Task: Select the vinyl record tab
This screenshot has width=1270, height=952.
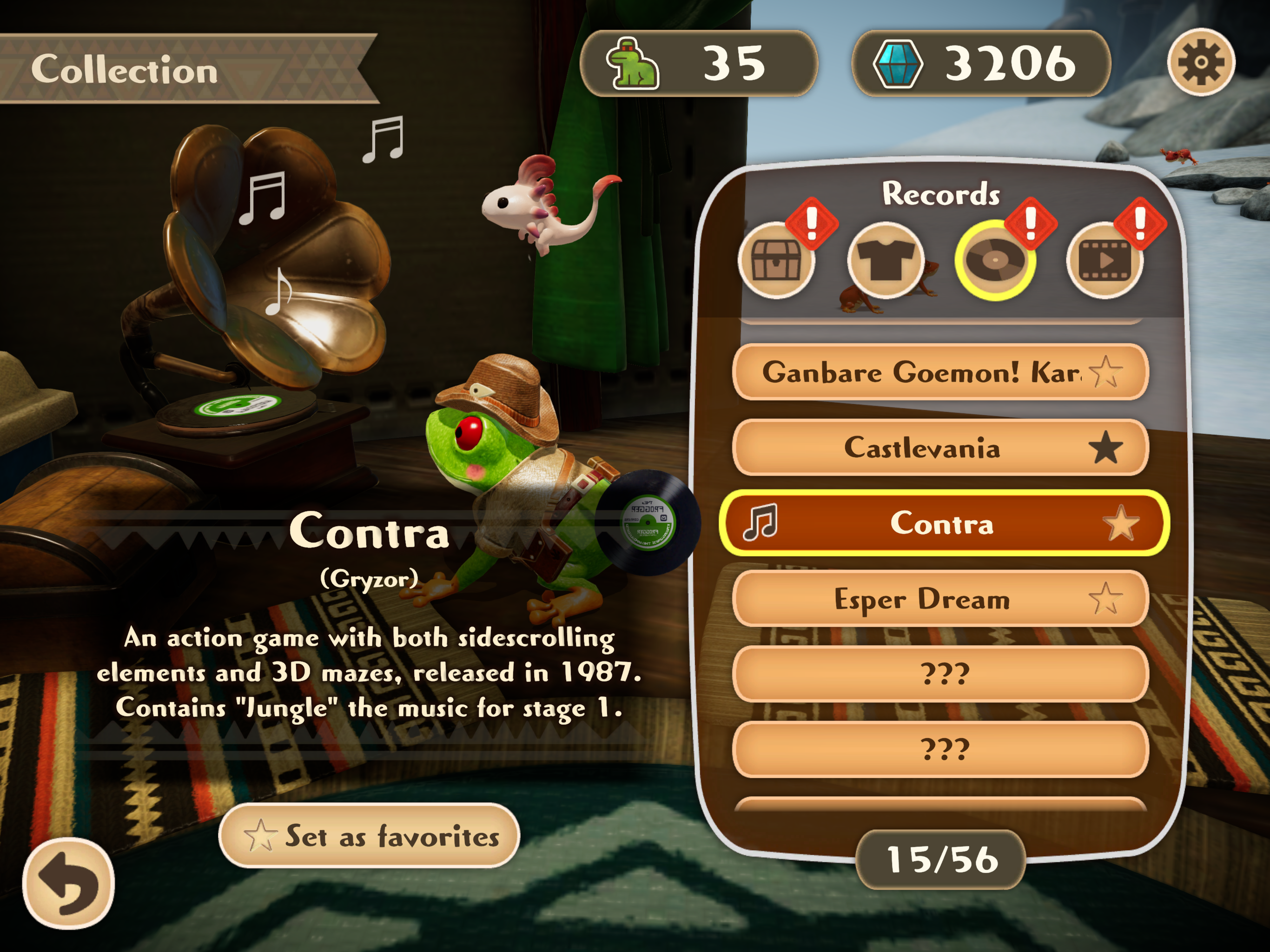Action: 995,261
